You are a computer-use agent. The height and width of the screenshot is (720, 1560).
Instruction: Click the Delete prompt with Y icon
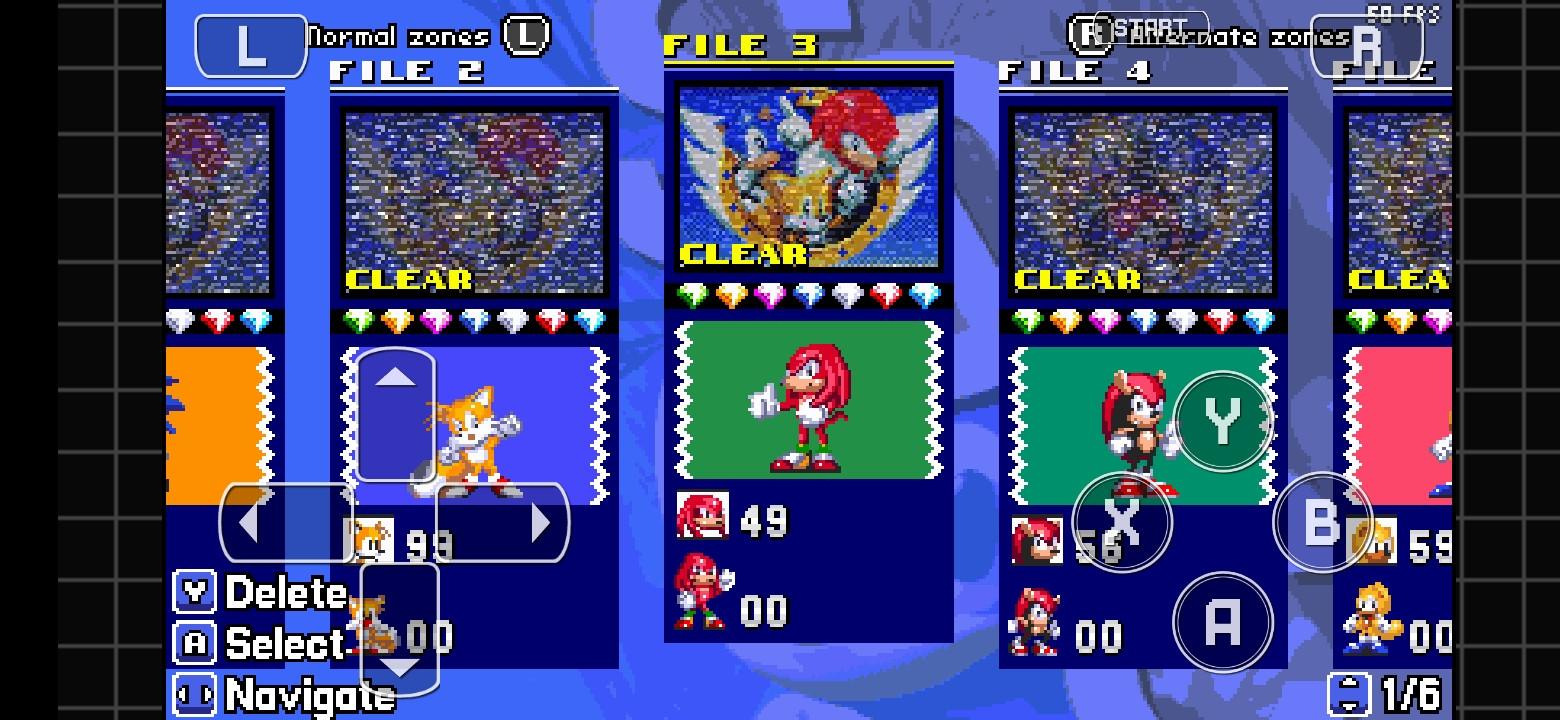260,593
